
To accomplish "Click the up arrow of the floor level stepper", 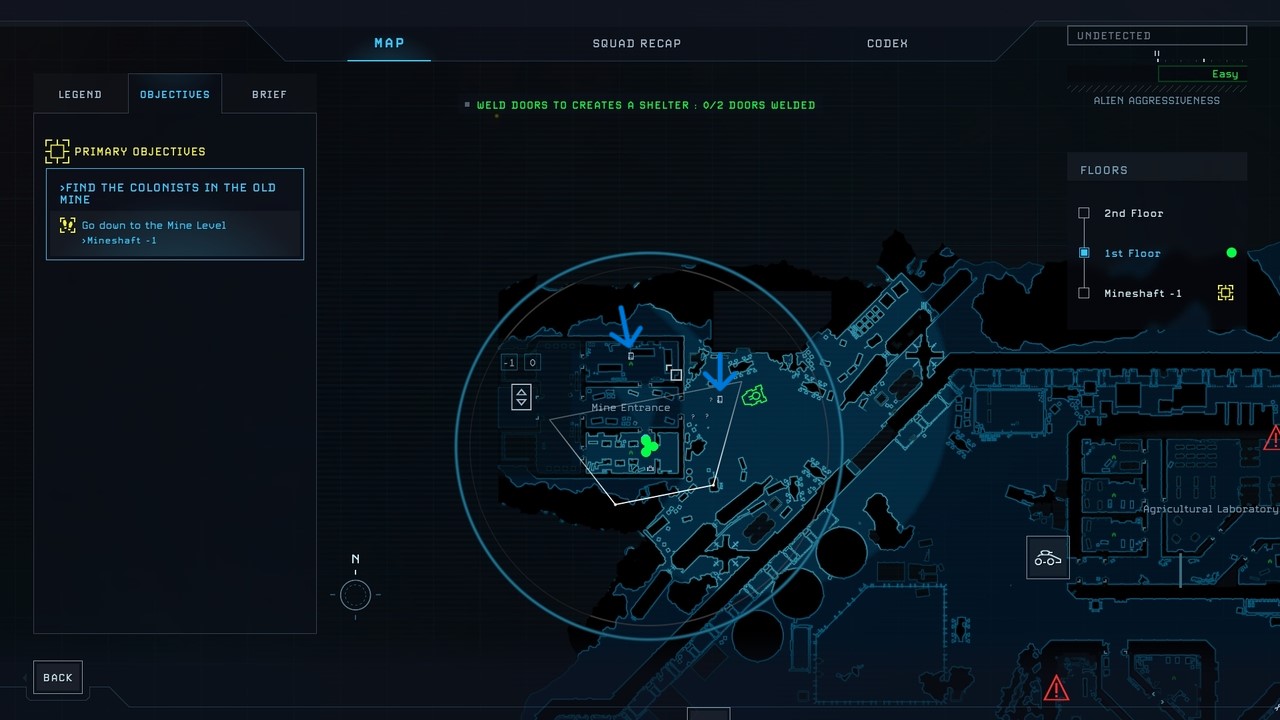I will coord(521,391).
